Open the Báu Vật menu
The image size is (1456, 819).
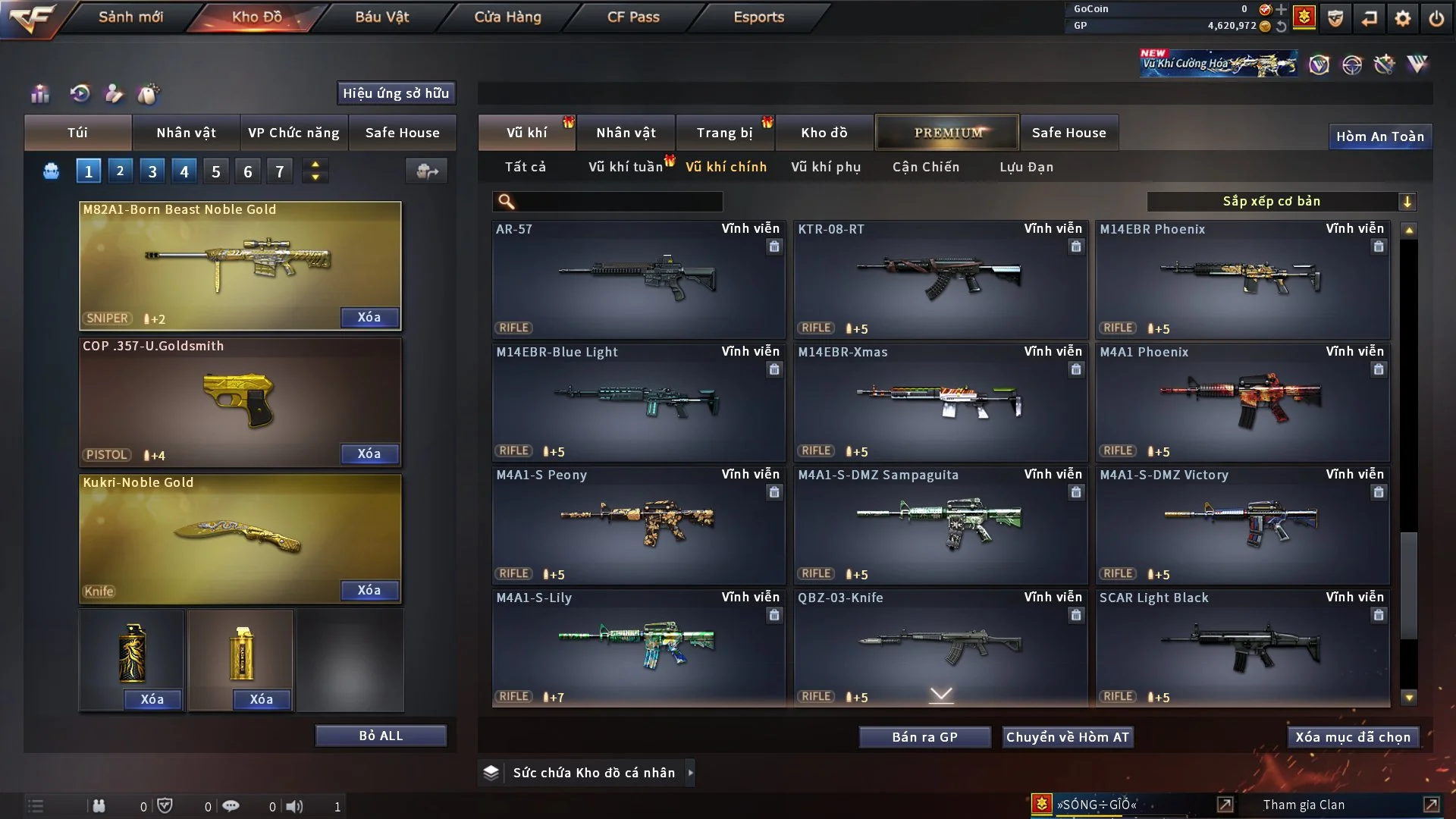[x=381, y=17]
